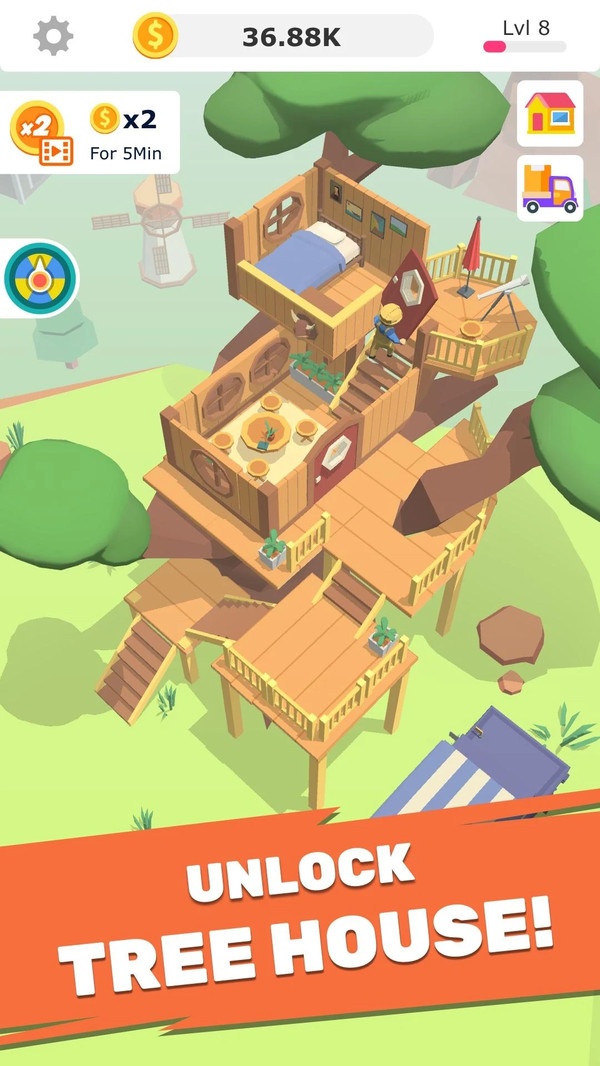Tap the delivery truck icon
600x1066 pixels.
[x=550, y=188]
